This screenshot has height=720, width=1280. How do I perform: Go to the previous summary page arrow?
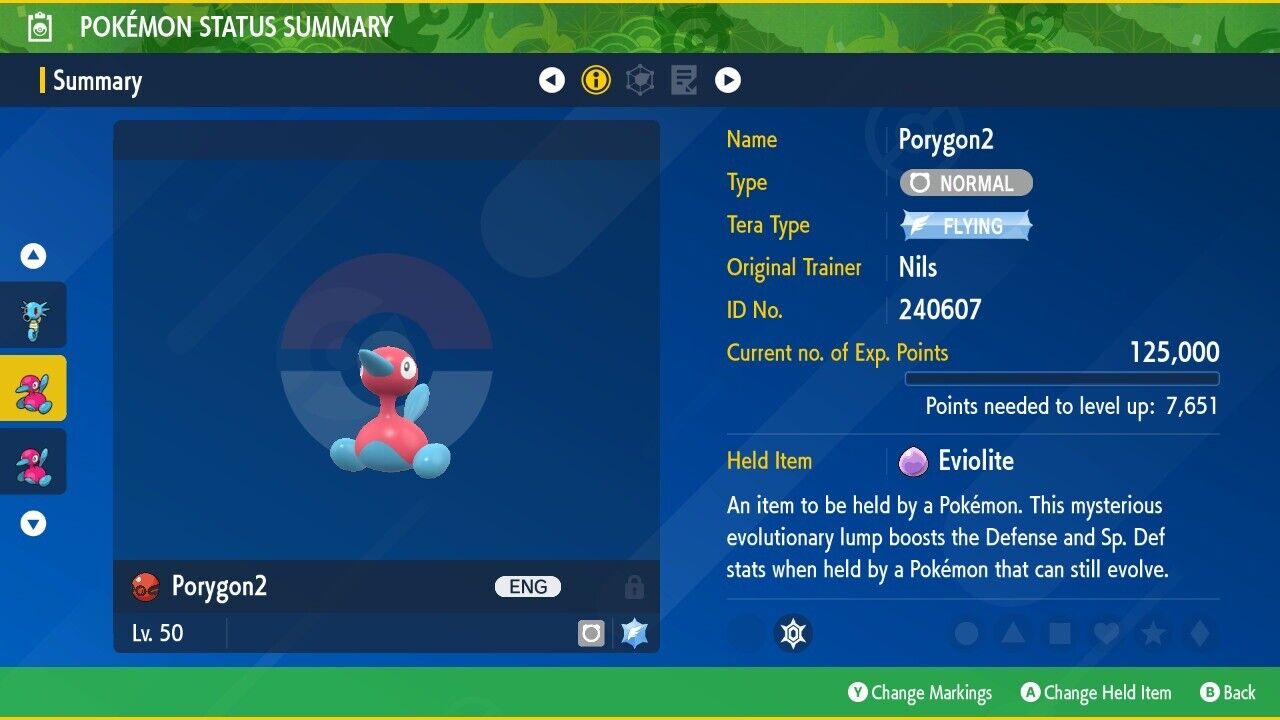pyautogui.click(x=552, y=80)
